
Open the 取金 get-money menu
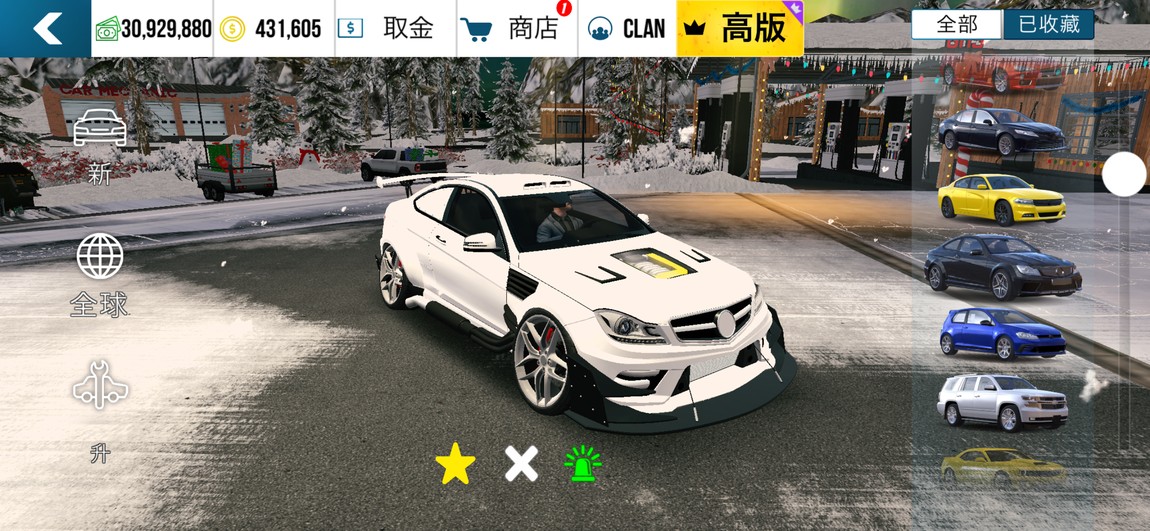click(x=396, y=28)
